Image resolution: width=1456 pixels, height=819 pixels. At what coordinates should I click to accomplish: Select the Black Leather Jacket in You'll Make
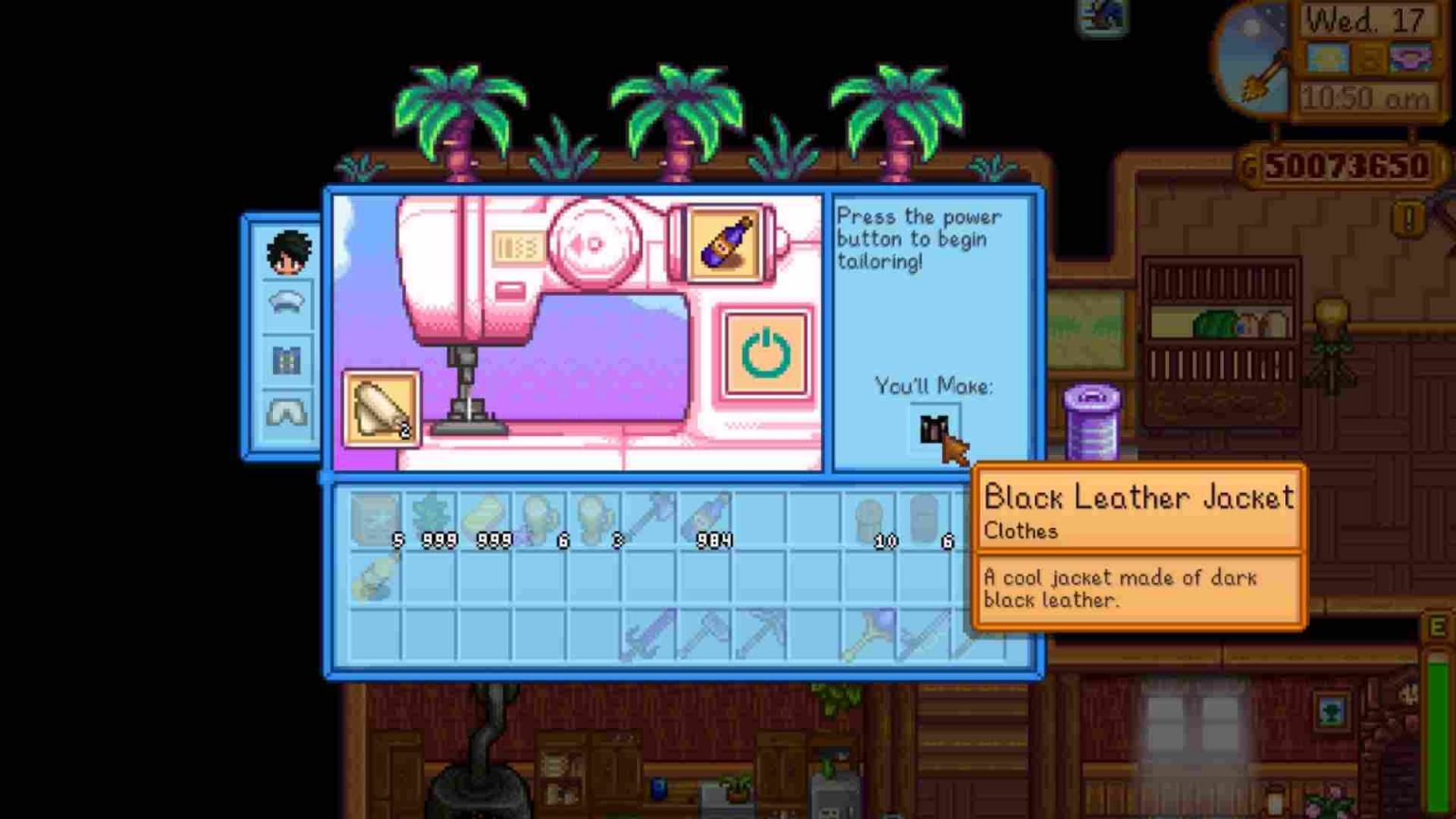(935, 429)
